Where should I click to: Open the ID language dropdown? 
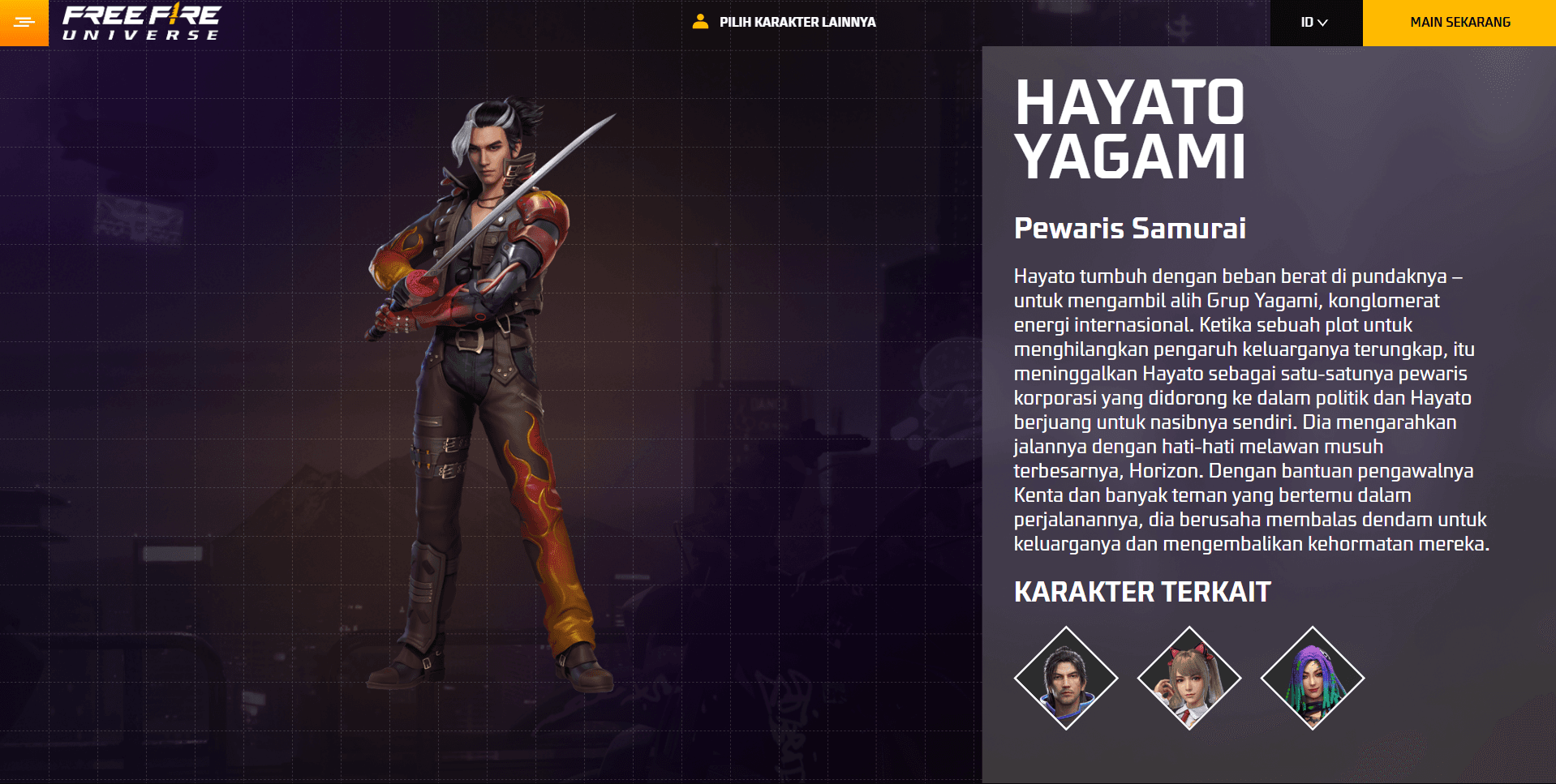pos(1314,23)
